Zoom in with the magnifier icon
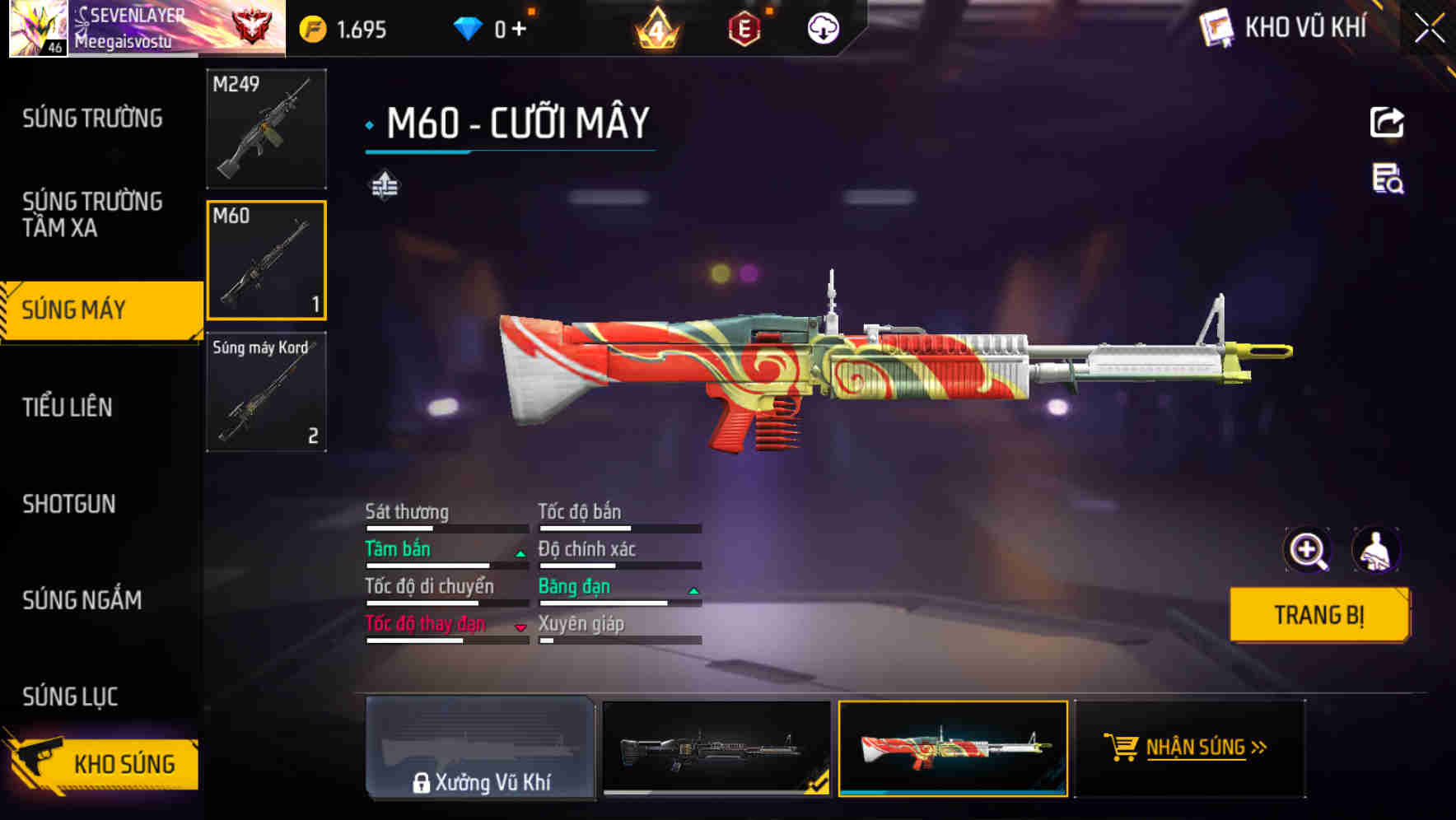 click(x=1307, y=550)
